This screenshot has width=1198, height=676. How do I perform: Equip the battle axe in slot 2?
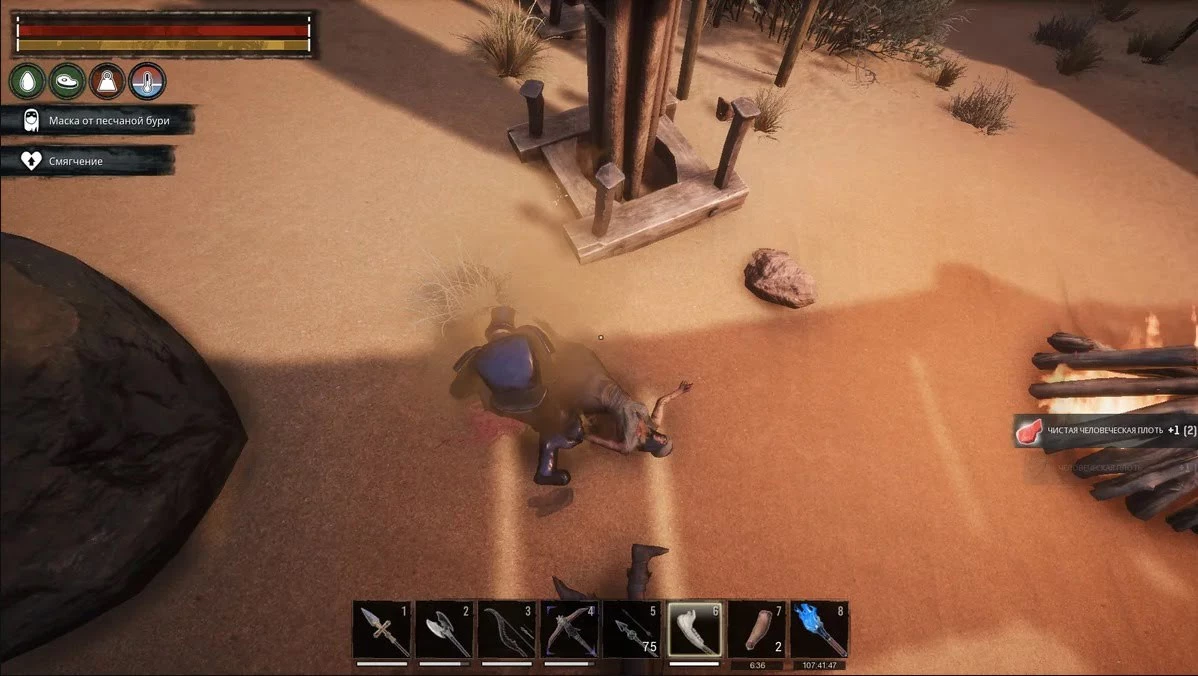(444, 629)
